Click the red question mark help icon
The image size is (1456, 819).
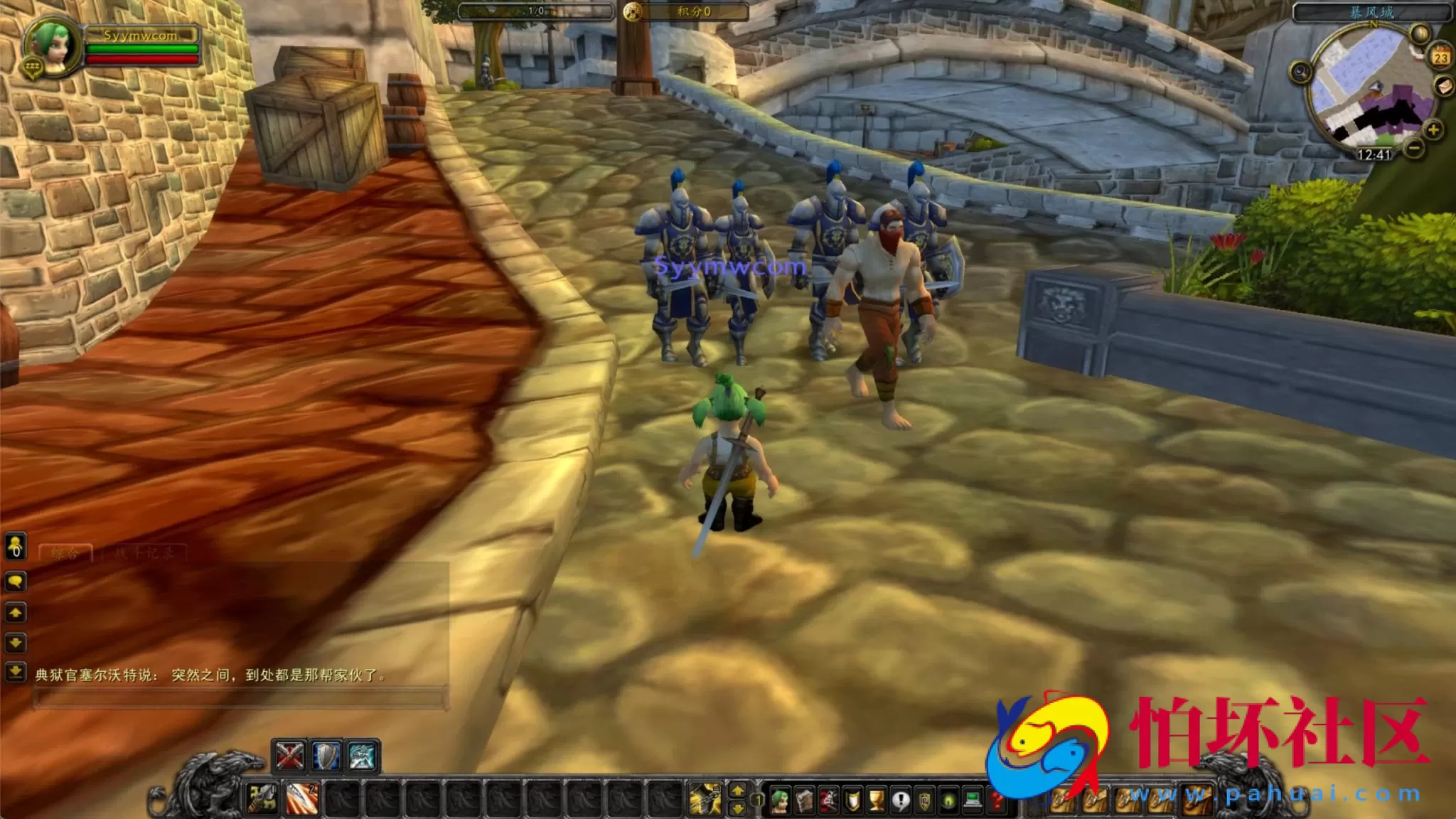coord(997,801)
